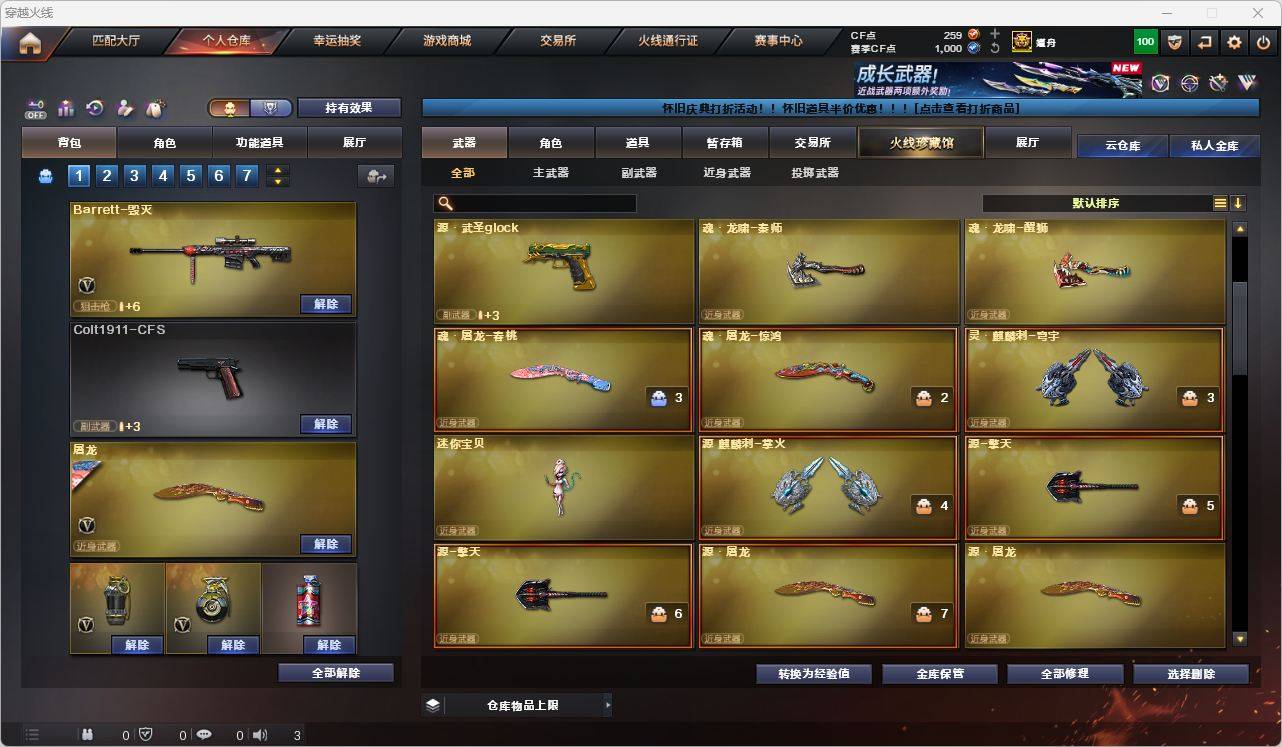This screenshot has width=1282, height=747.
Task: Click the repeat/replay icon next to the gear
Action: [1205, 42]
